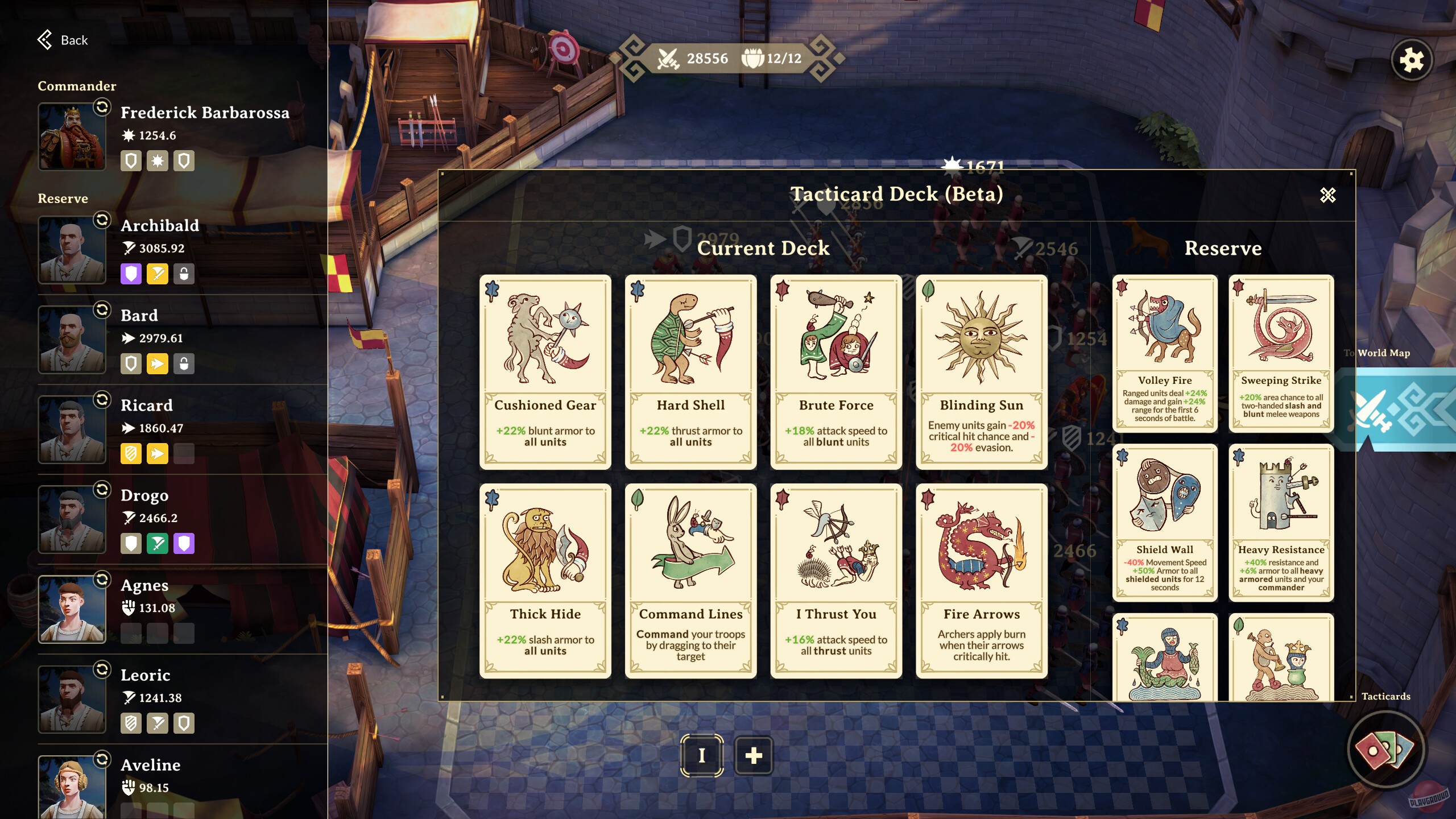
Task: Click the Thick Hide card
Action: (545, 580)
